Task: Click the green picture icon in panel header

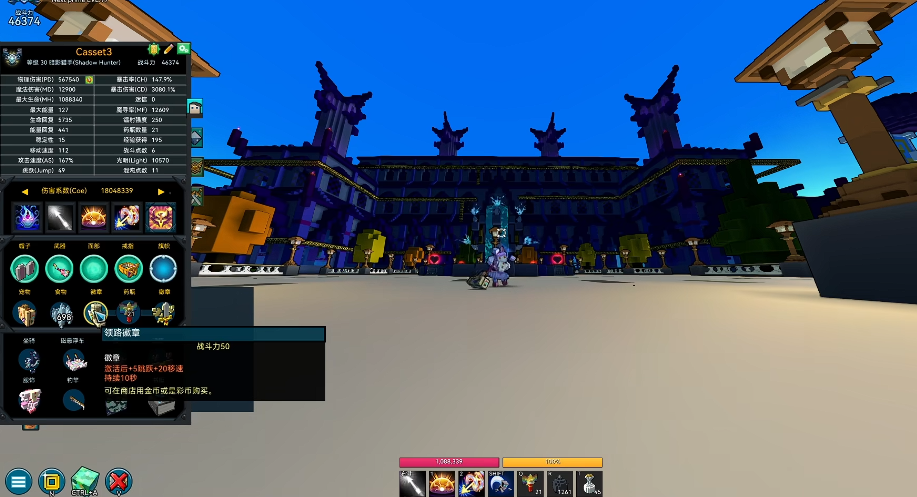Action: point(184,49)
